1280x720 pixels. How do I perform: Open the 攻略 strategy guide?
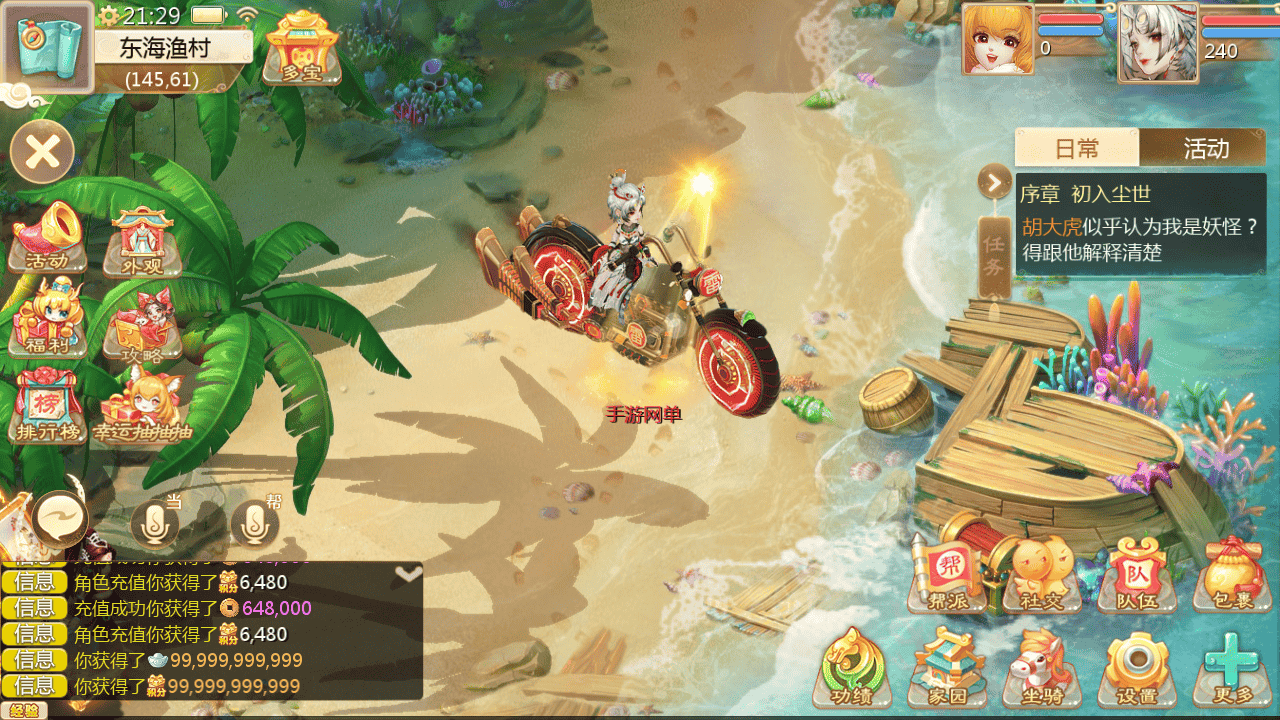[142, 325]
